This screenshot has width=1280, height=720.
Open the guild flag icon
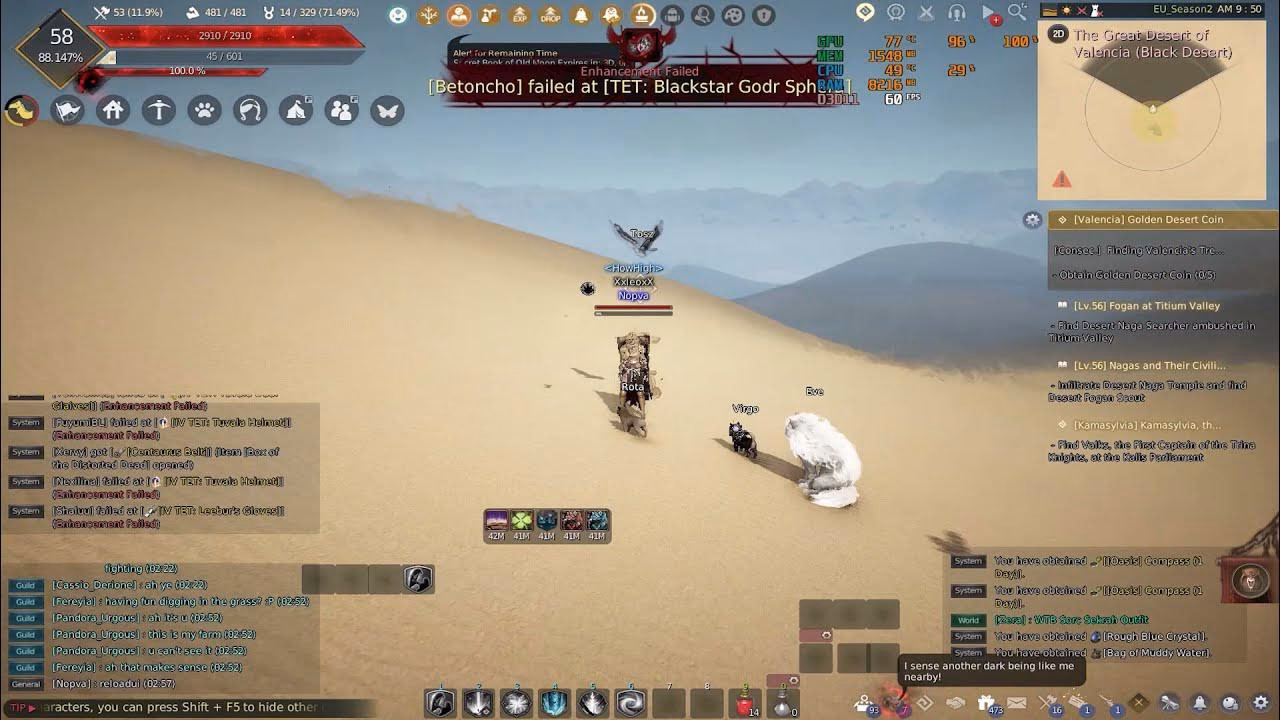(66, 110)
